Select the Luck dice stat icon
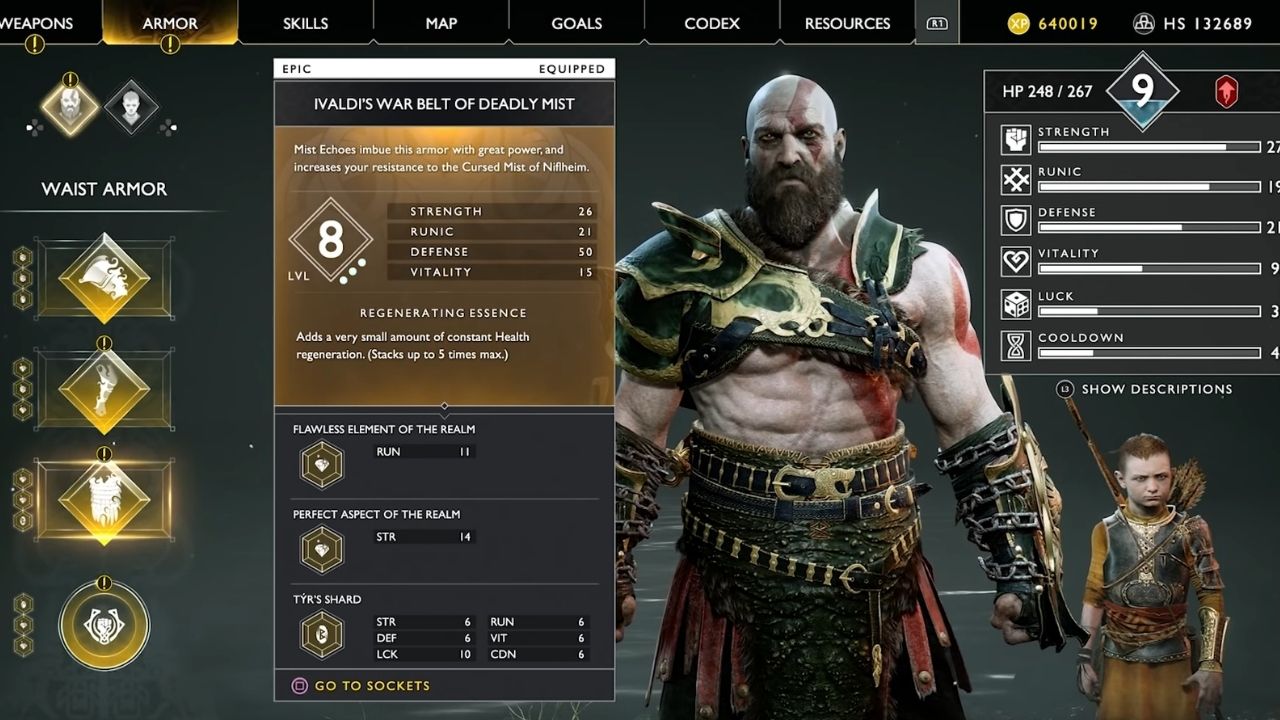 (x=1014, y=303)
